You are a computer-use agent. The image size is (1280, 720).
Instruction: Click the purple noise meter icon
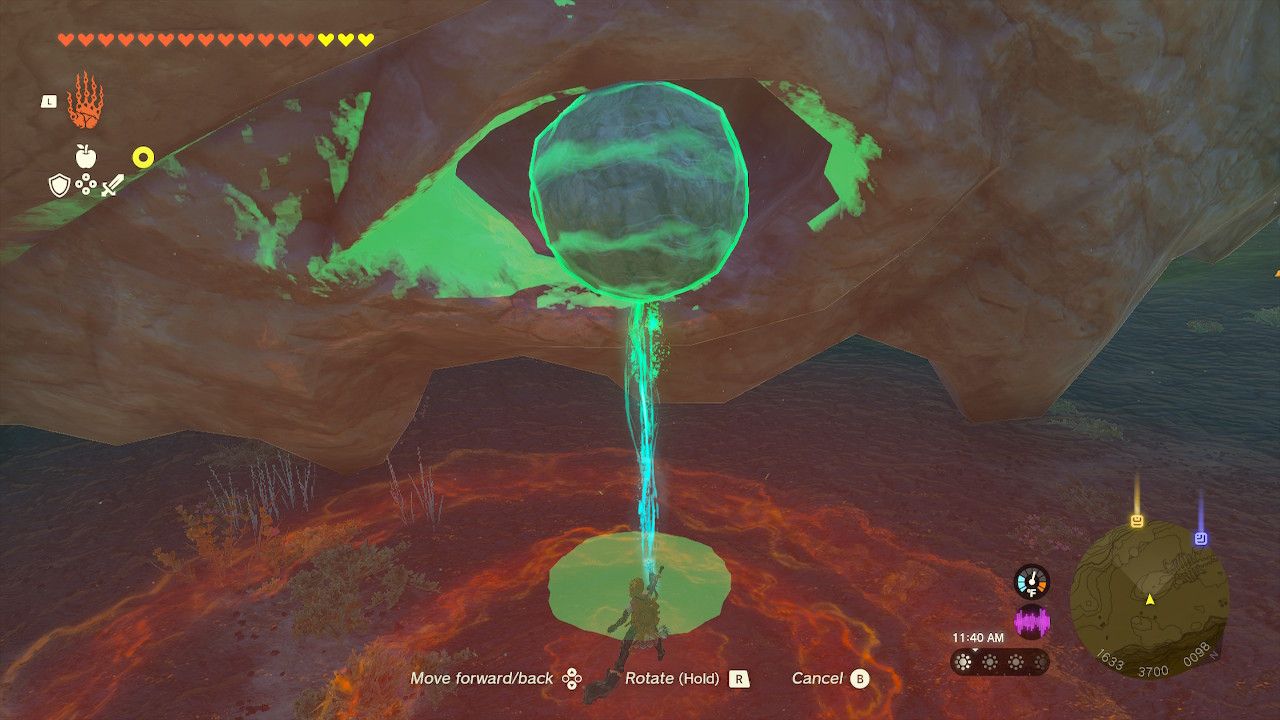click(1033, 621)
